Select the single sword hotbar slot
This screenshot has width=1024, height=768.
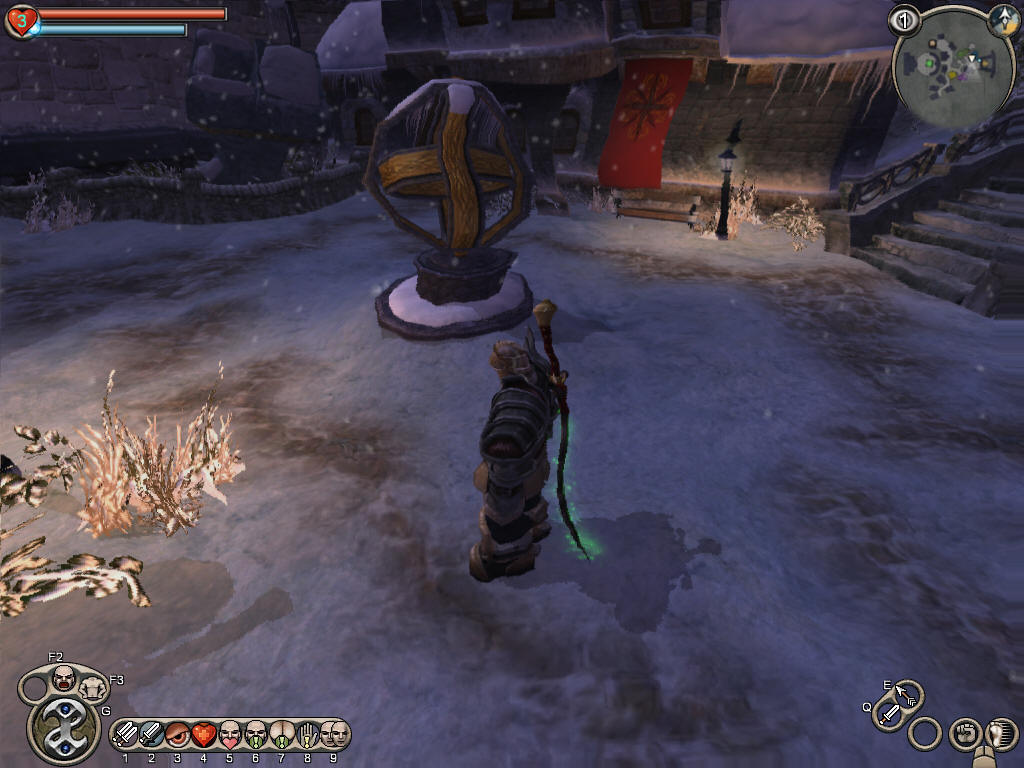[x=152, y=735]
